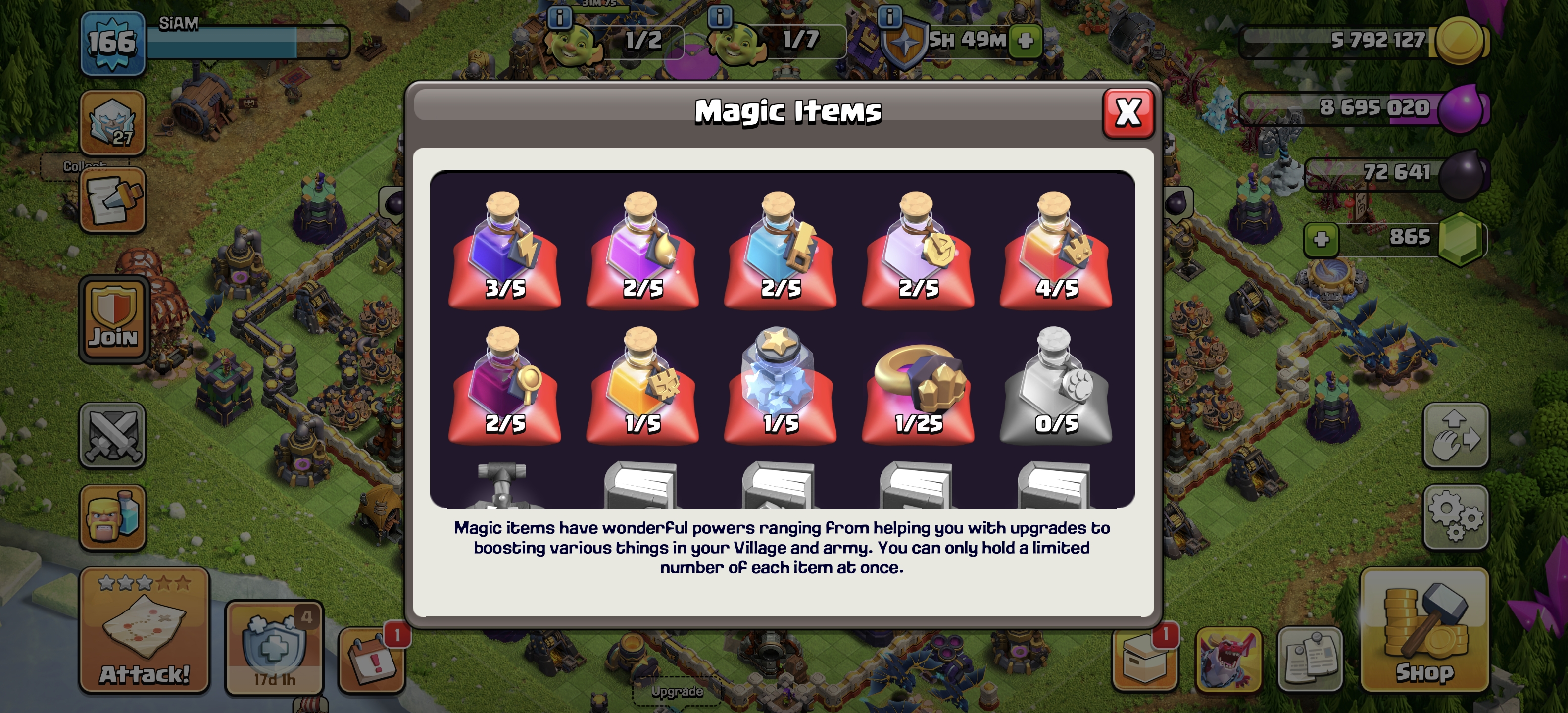Select the blue Builder Potion with hammer tag
Viewport: 1568px width, 713px height.
point(780,250)
